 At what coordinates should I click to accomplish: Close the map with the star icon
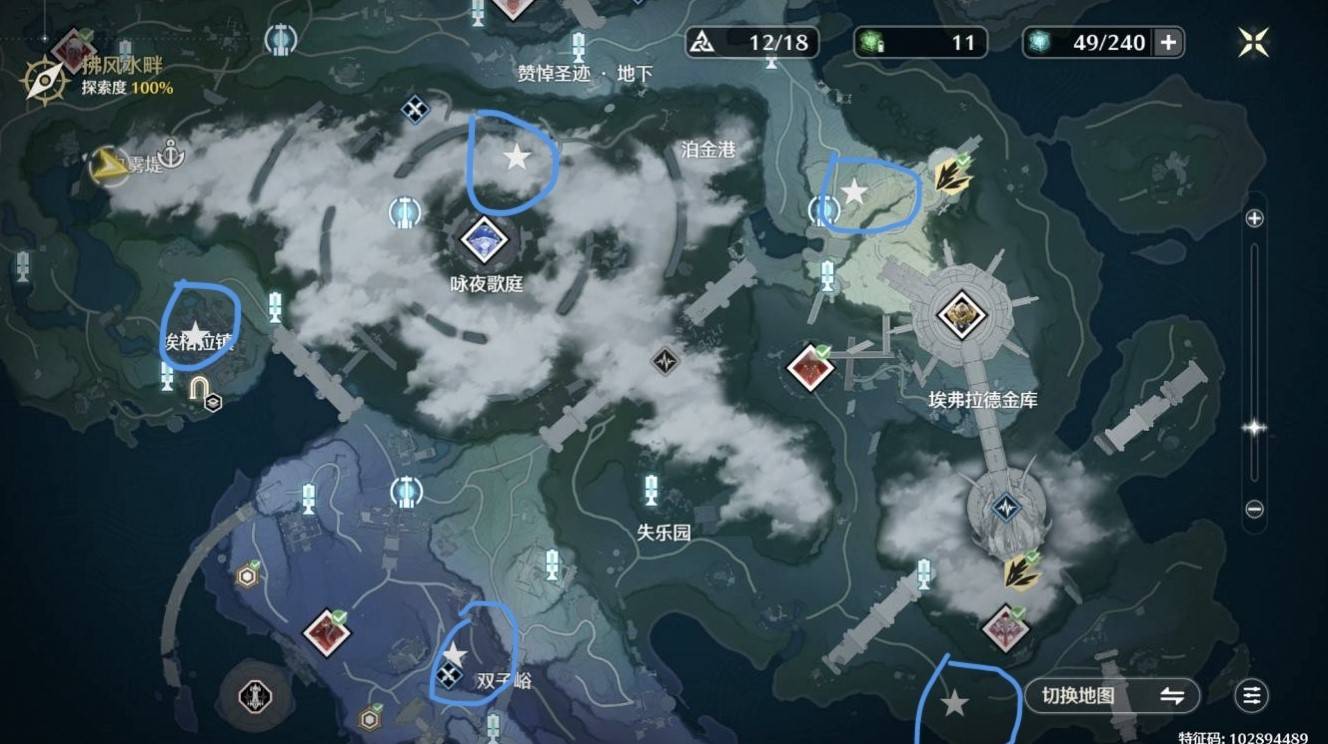click(1253, 42)
